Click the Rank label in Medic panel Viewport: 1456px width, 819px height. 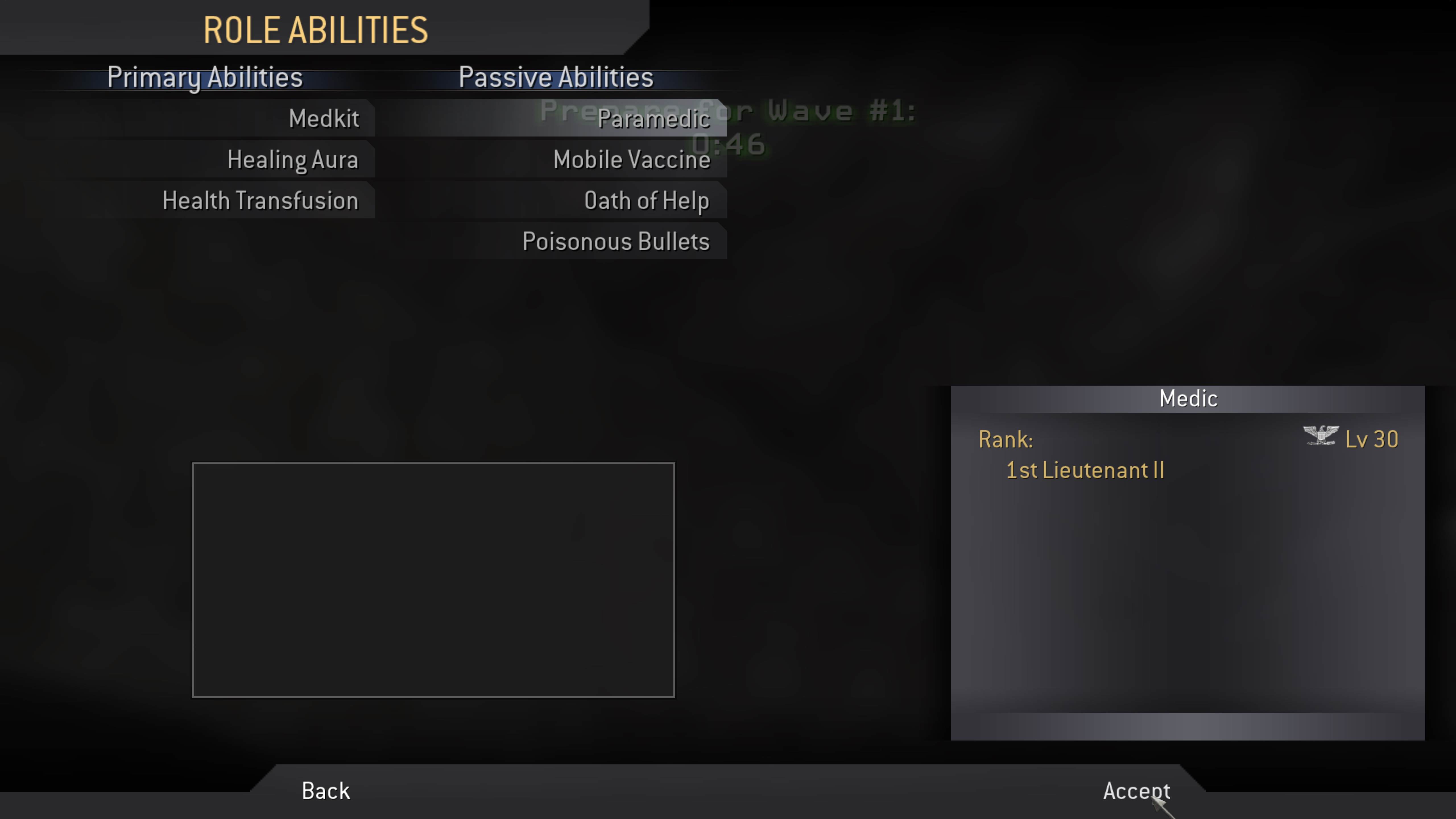[x=1006, y=439]
